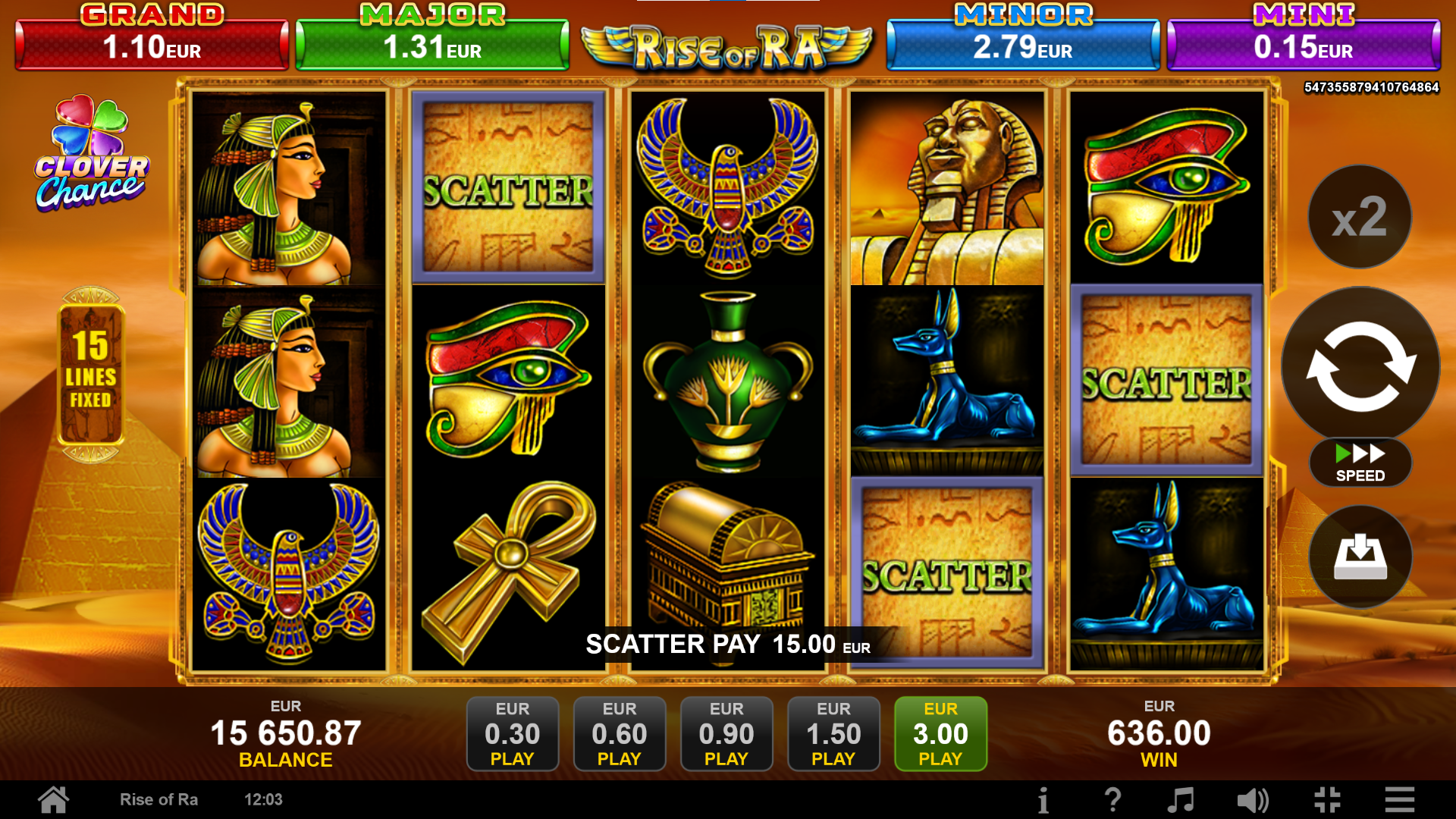
Task: Choose the 1.50 EUR play button
Action: pyautogui.click(x=833, y=733)
